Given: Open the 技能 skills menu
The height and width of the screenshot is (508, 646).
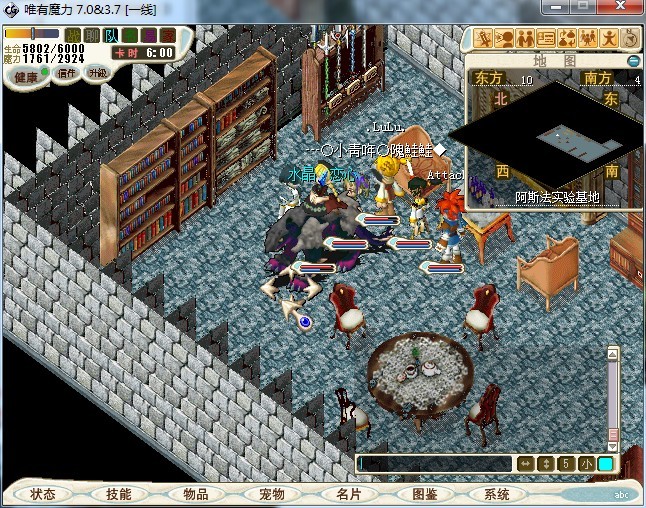Looking at the screenshot, I should point(119,494).
